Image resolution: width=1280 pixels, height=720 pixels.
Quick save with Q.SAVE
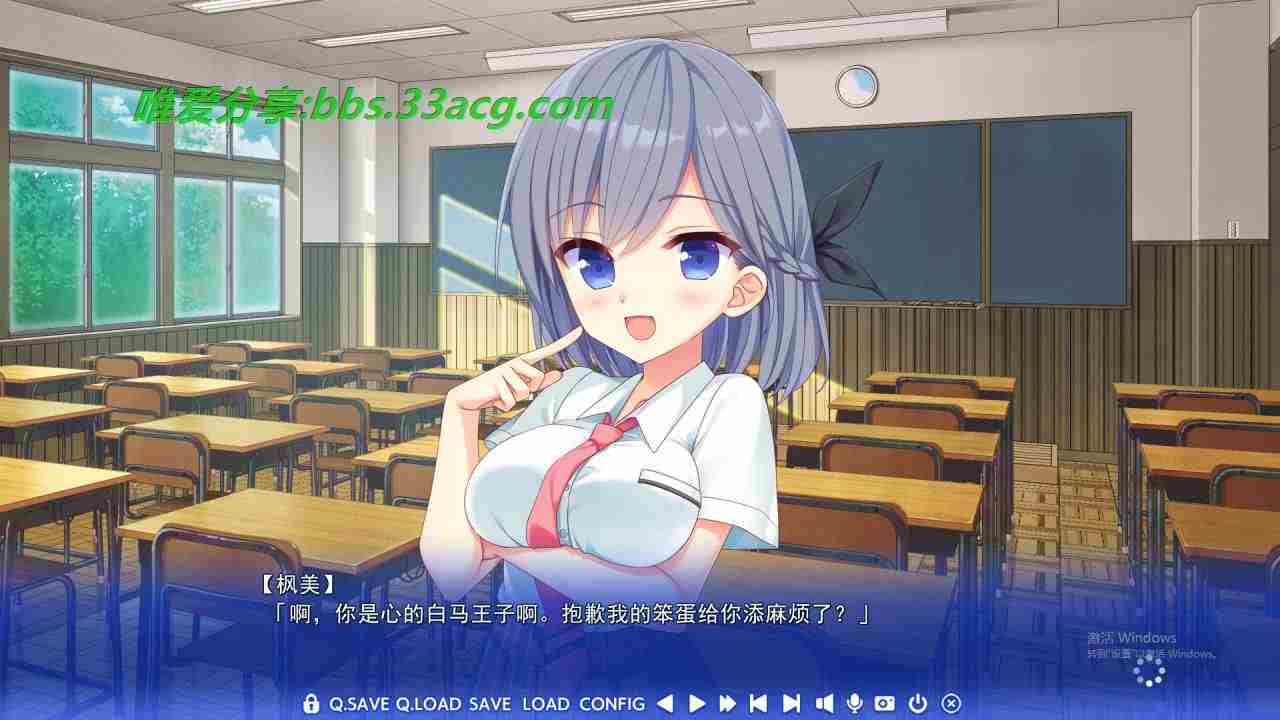359,703
